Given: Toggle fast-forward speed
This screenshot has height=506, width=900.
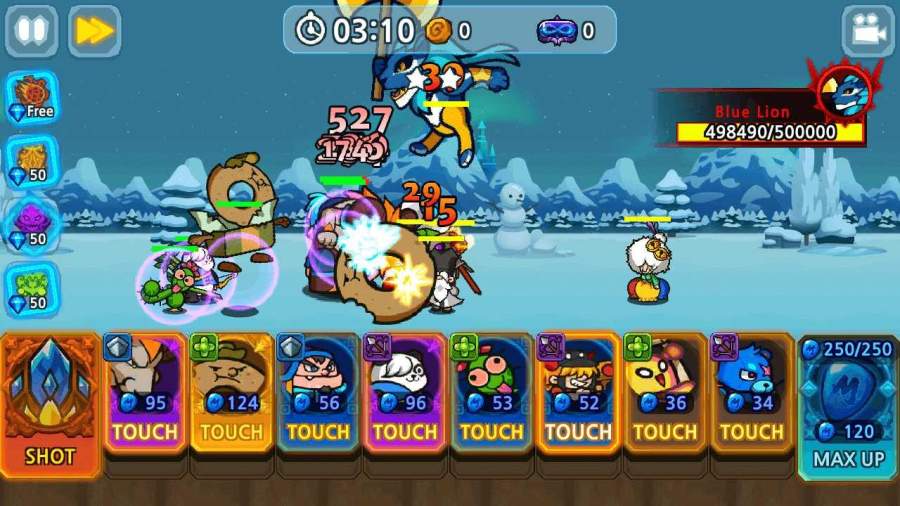Looking at the screenshot, I should [94, 31].
